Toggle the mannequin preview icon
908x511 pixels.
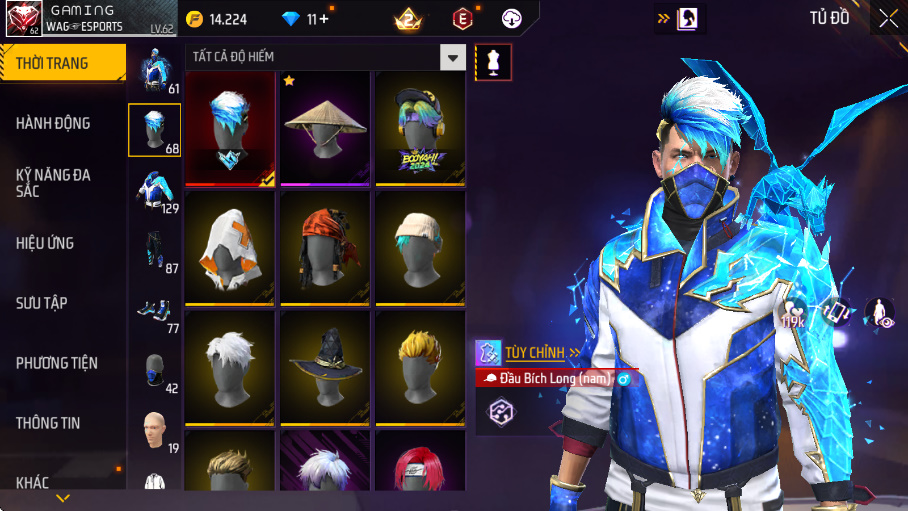point(493,62)
